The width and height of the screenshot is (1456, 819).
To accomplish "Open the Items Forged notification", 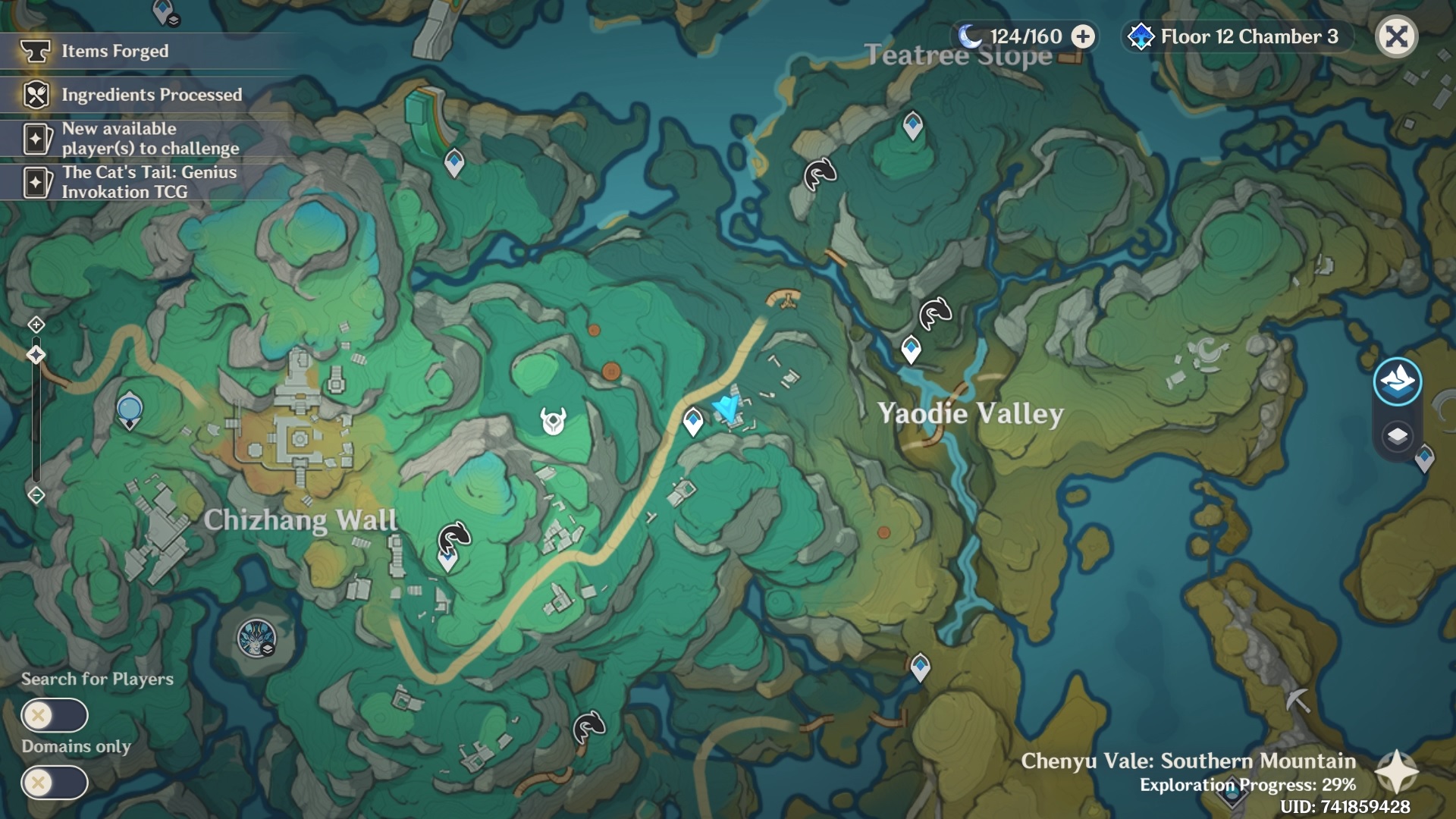I will [x=114, y=52].
